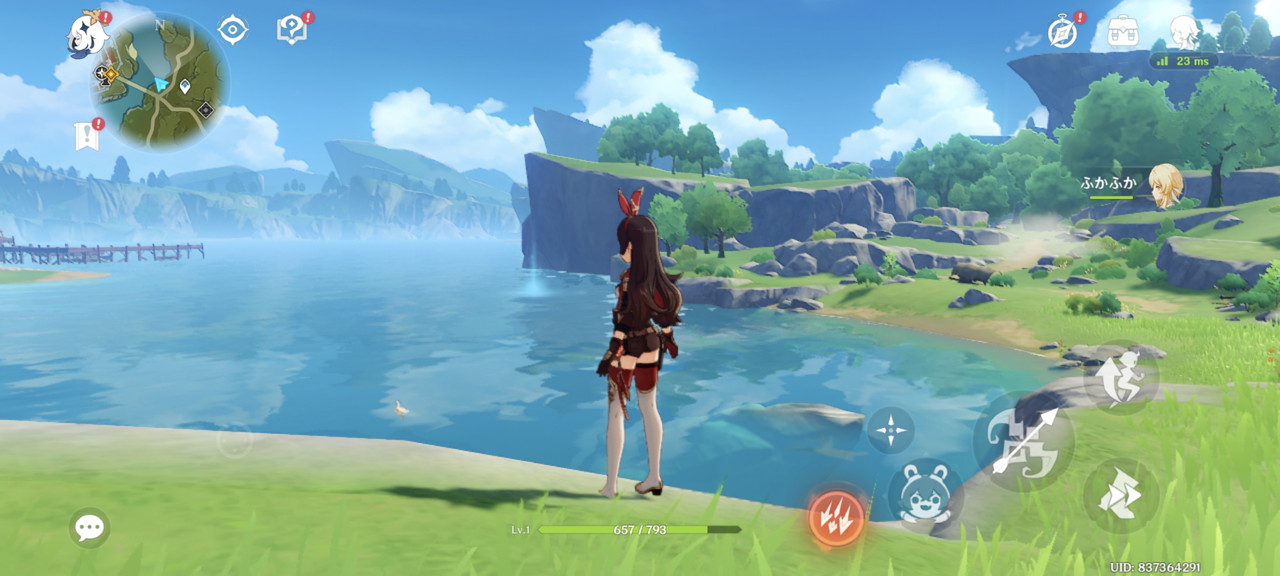Unleash the orange elemental burst
1280x576 pixels.
point(836,518)
